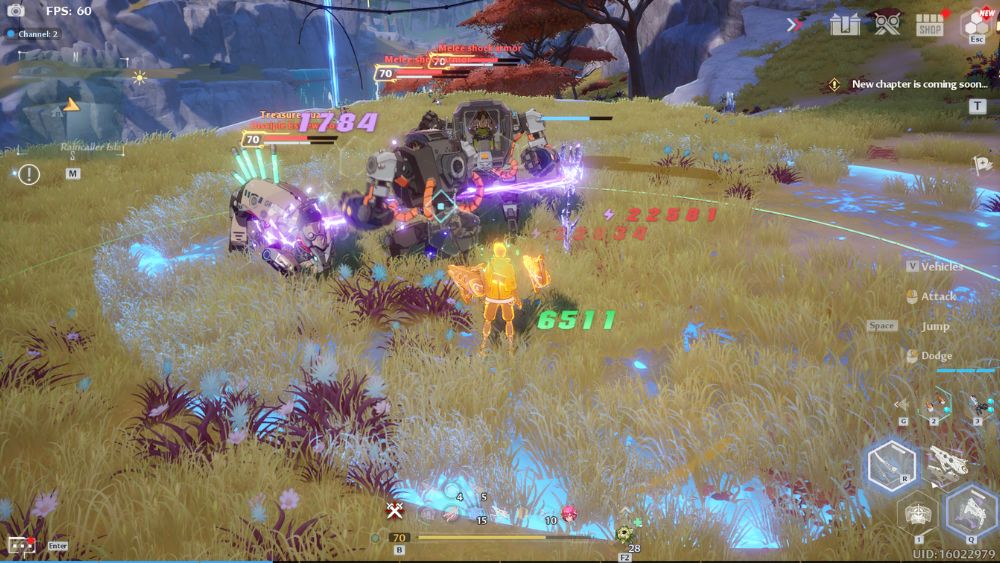Open the SHOP menu
The width and height of the screenshot is (1000, 563).
coord(930,24)
